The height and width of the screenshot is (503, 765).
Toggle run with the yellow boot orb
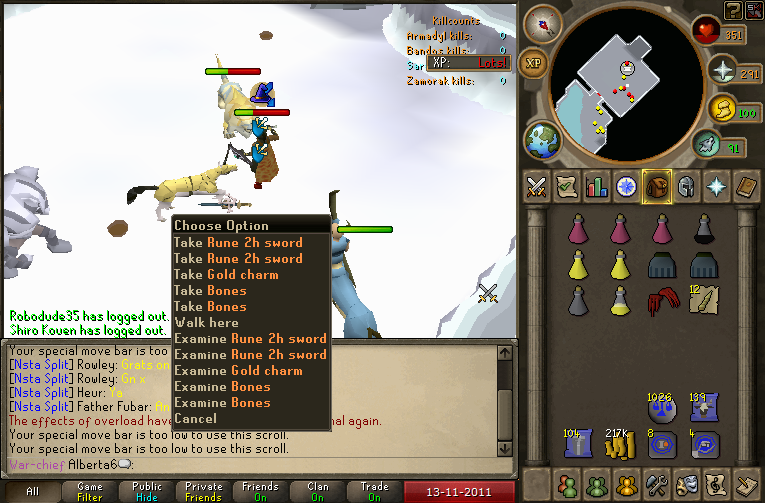723,110
